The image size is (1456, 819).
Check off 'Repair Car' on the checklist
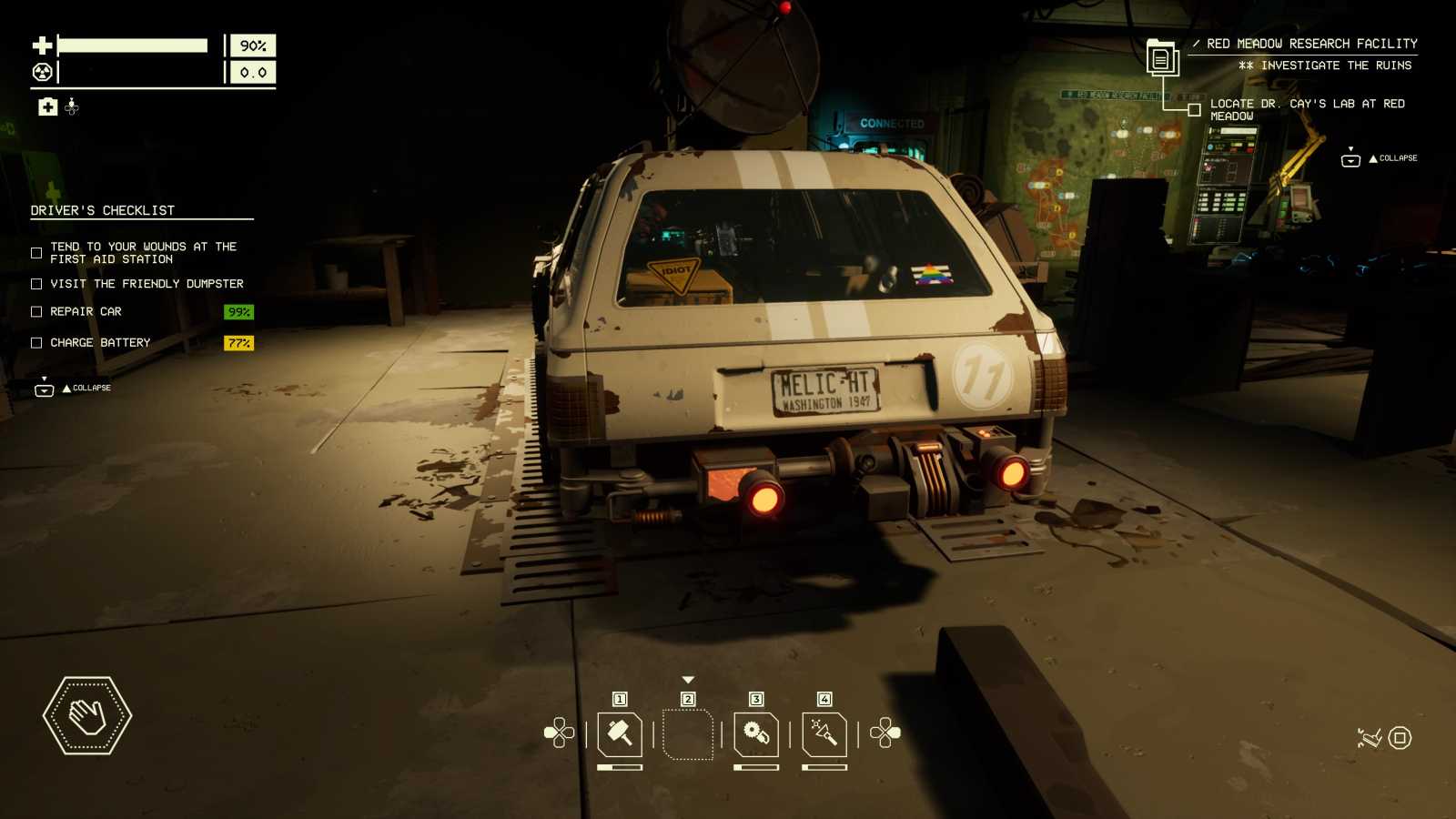tap(35, 311)
